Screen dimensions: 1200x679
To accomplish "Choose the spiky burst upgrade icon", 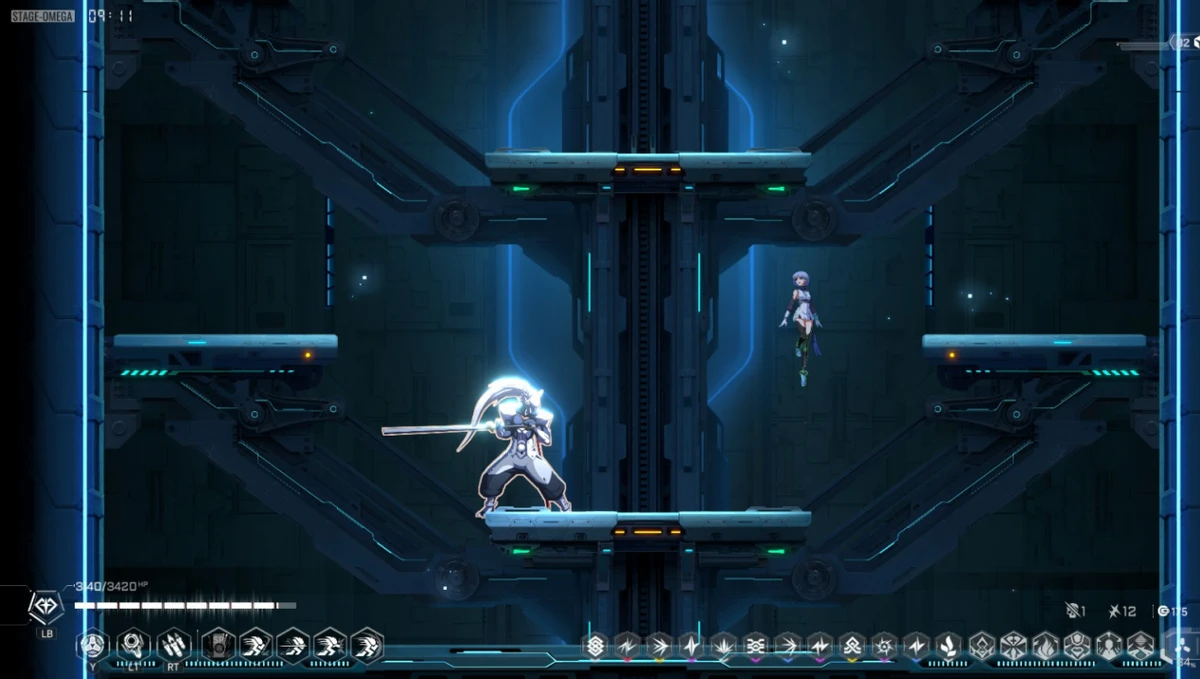I will [724, 646].
